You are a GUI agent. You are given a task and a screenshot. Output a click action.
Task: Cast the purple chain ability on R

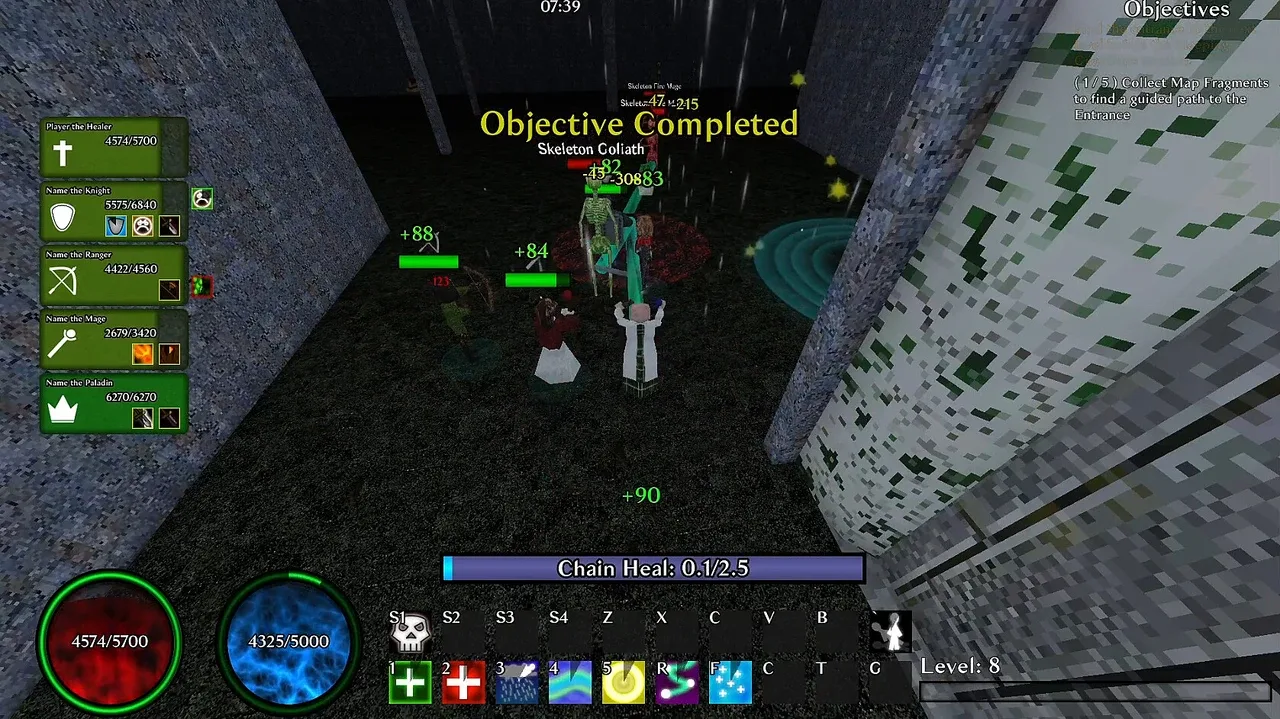[x=677, y=683]
